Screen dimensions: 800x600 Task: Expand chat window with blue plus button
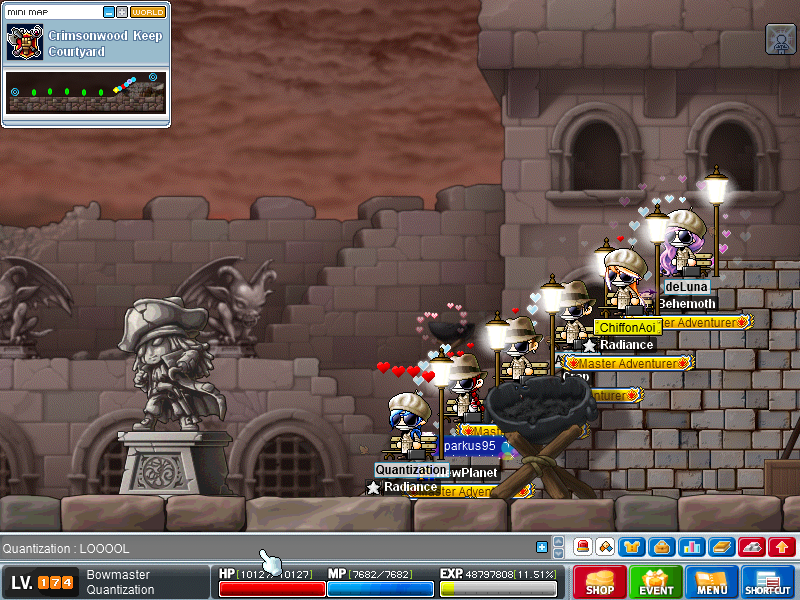click(542, 547)
